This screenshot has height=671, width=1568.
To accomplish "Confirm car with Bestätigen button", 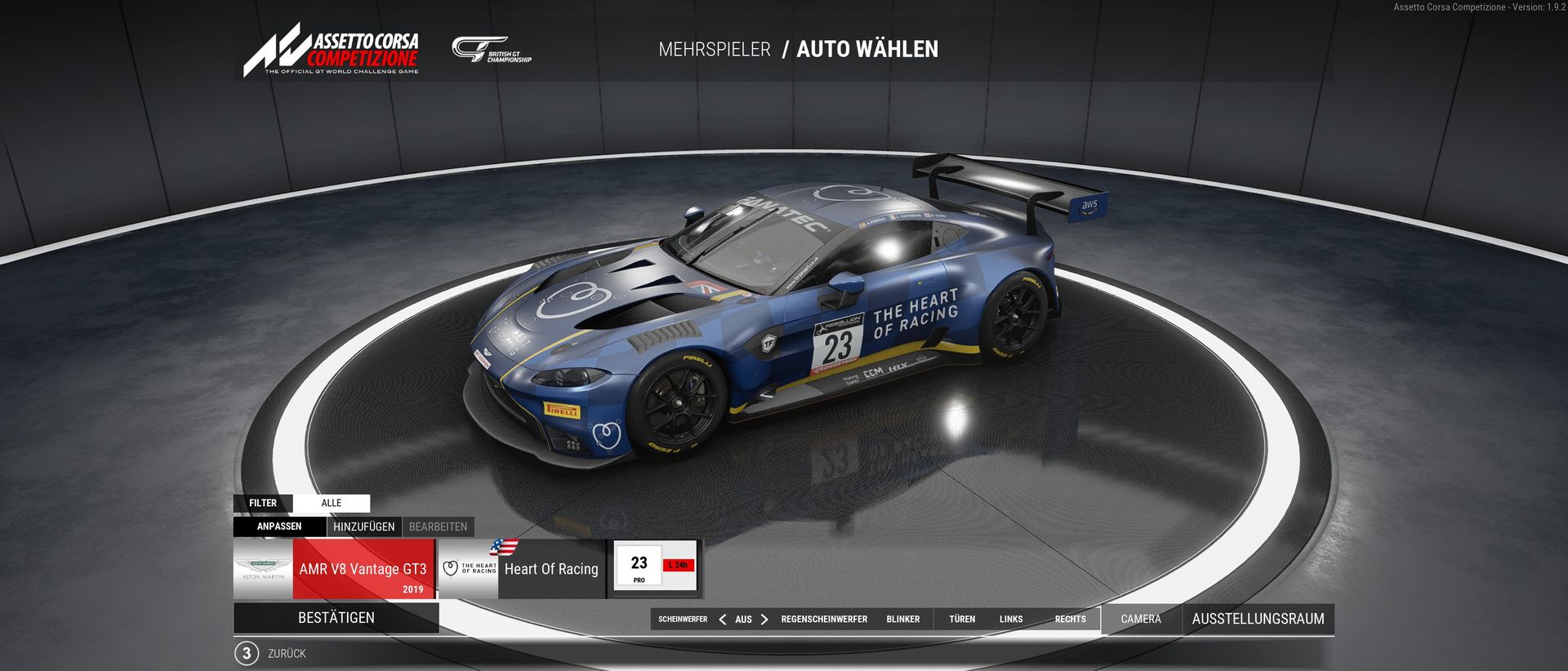I will 336,618.
